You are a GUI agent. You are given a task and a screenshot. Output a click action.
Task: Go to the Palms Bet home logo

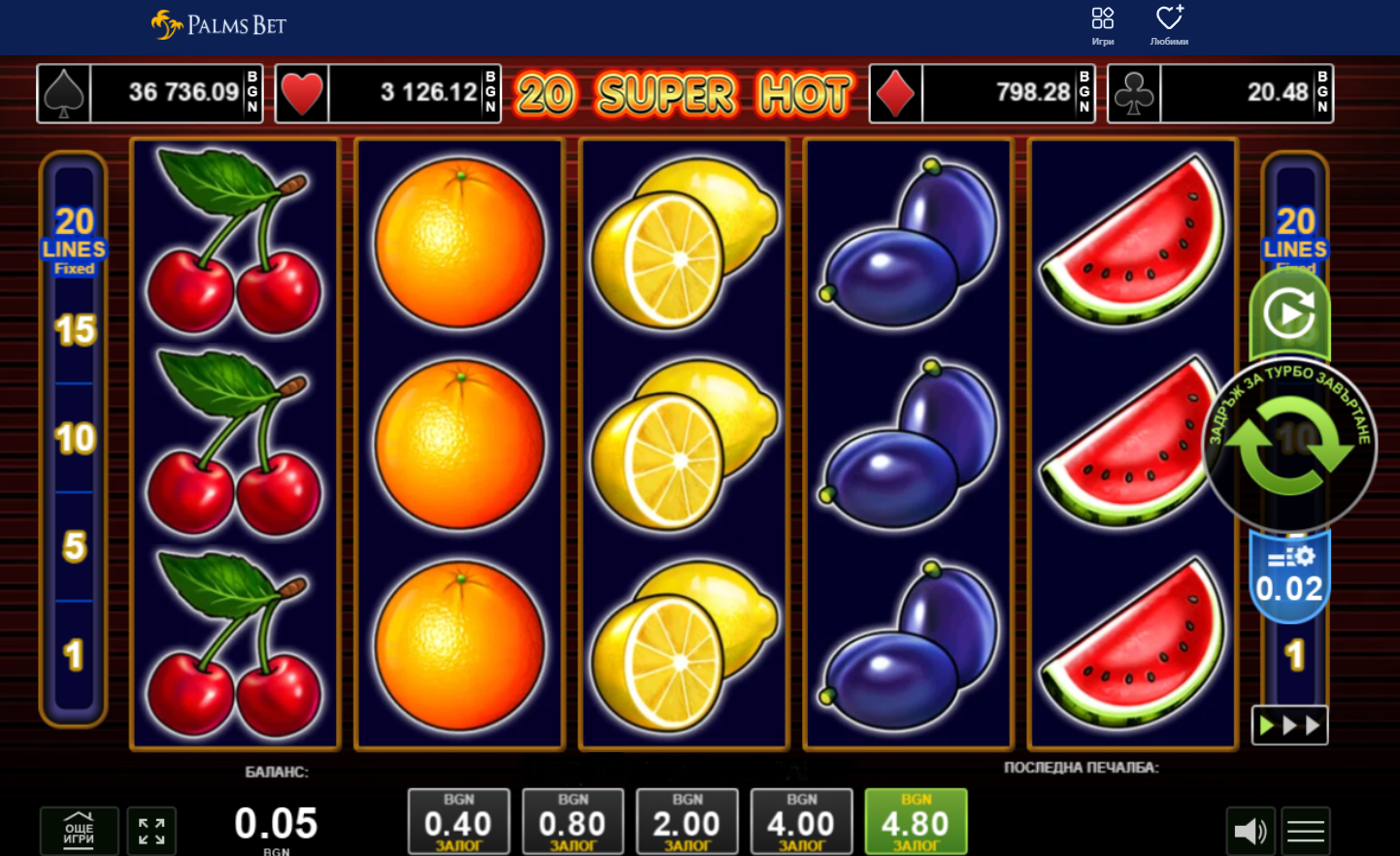(219, 25)
